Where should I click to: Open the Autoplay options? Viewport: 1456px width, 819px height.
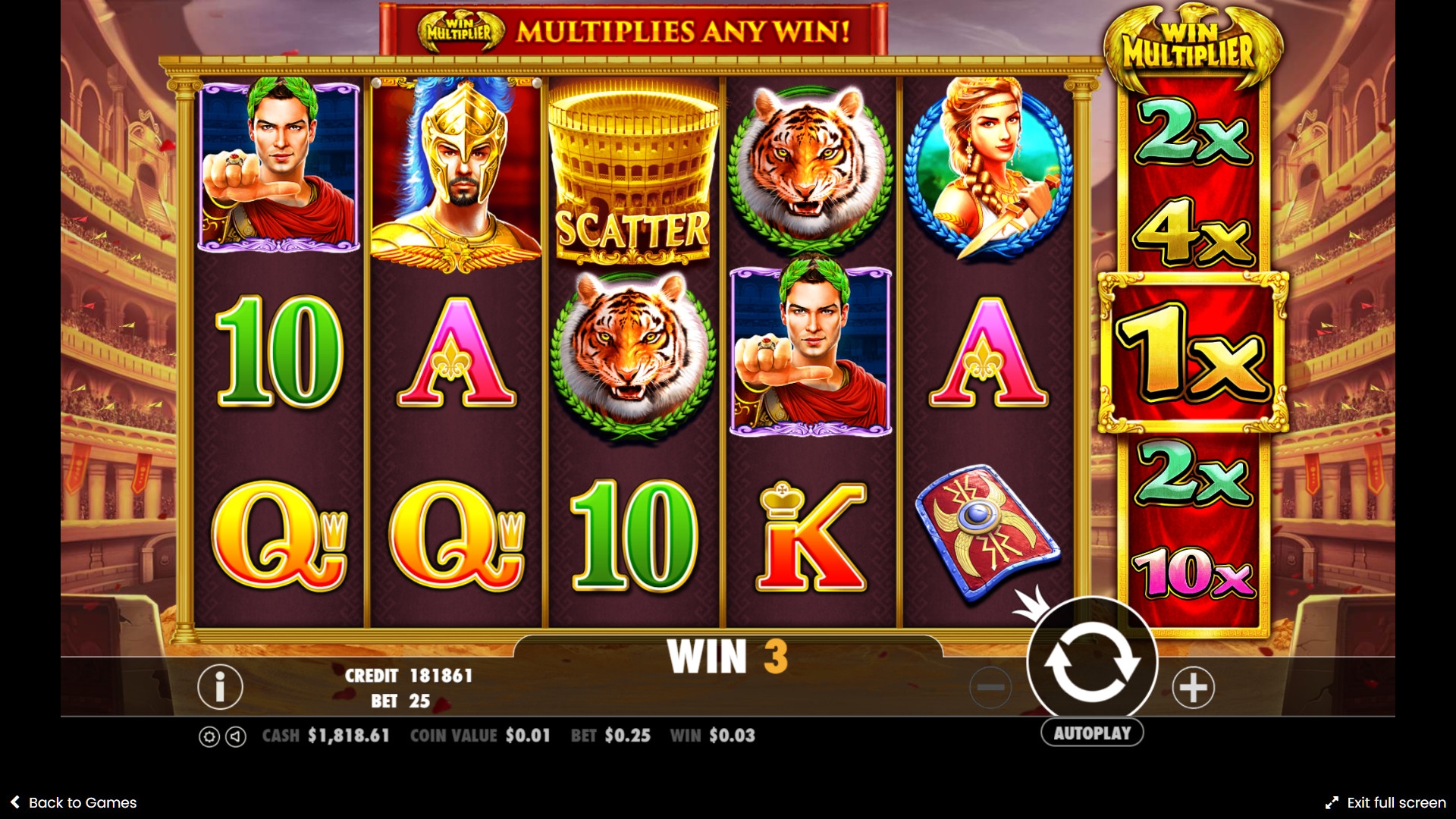pyautogui.click(x=1092, y=733)
